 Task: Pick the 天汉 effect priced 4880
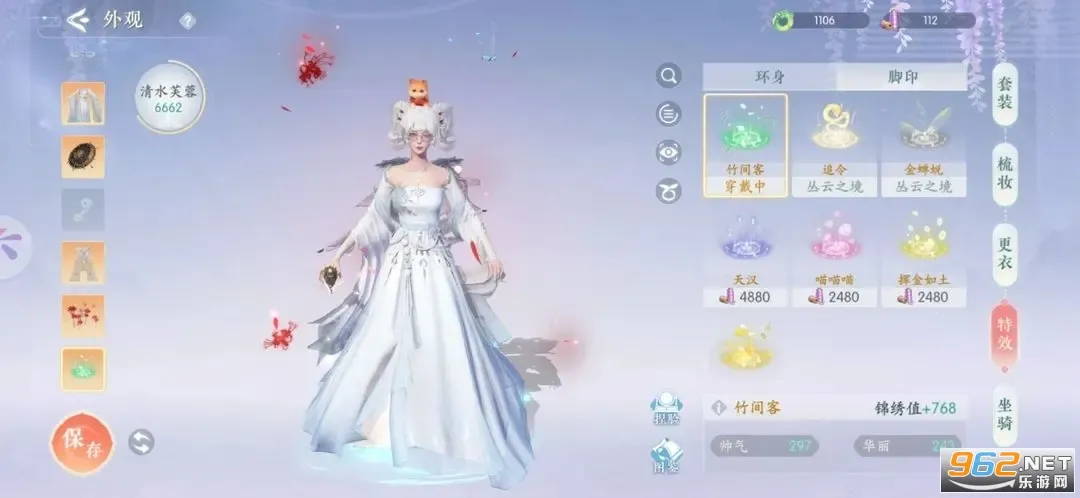(744, 256)
